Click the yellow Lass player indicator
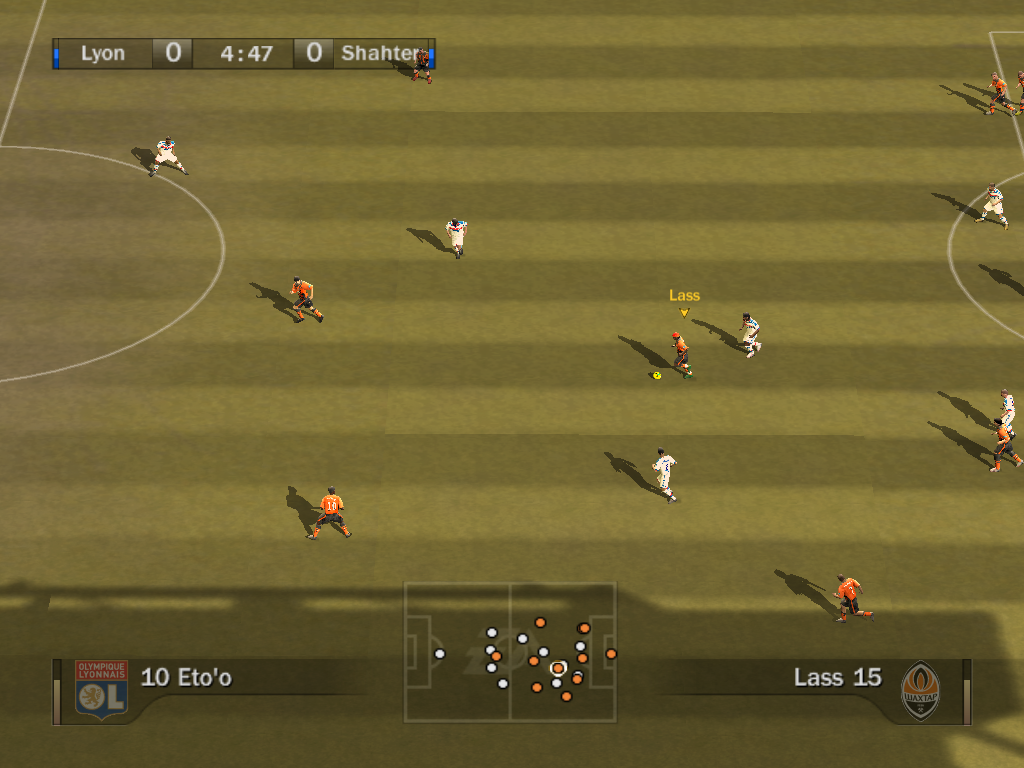The image size is (1024, 768). point(684,300)
